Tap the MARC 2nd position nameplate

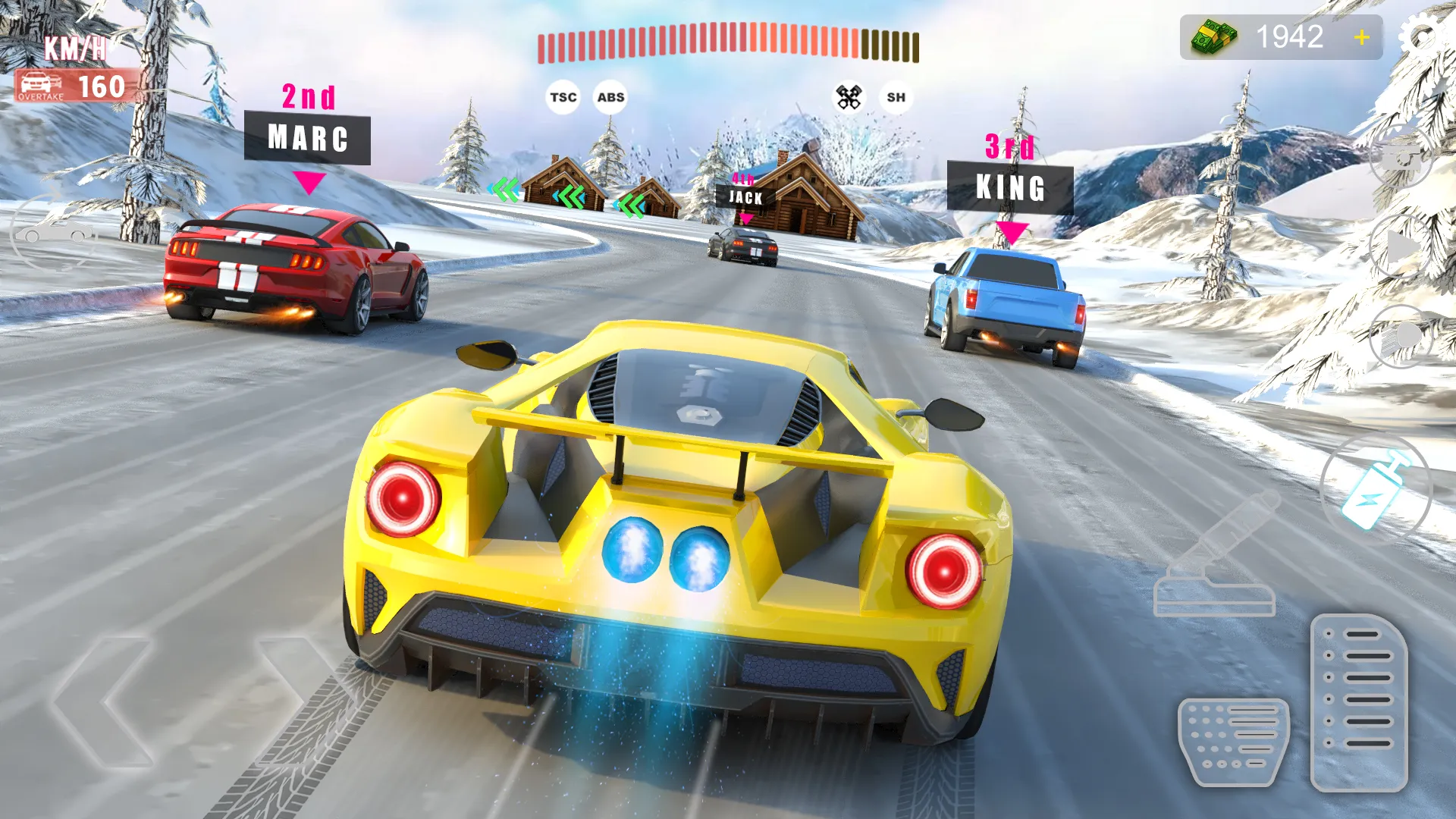307,136
